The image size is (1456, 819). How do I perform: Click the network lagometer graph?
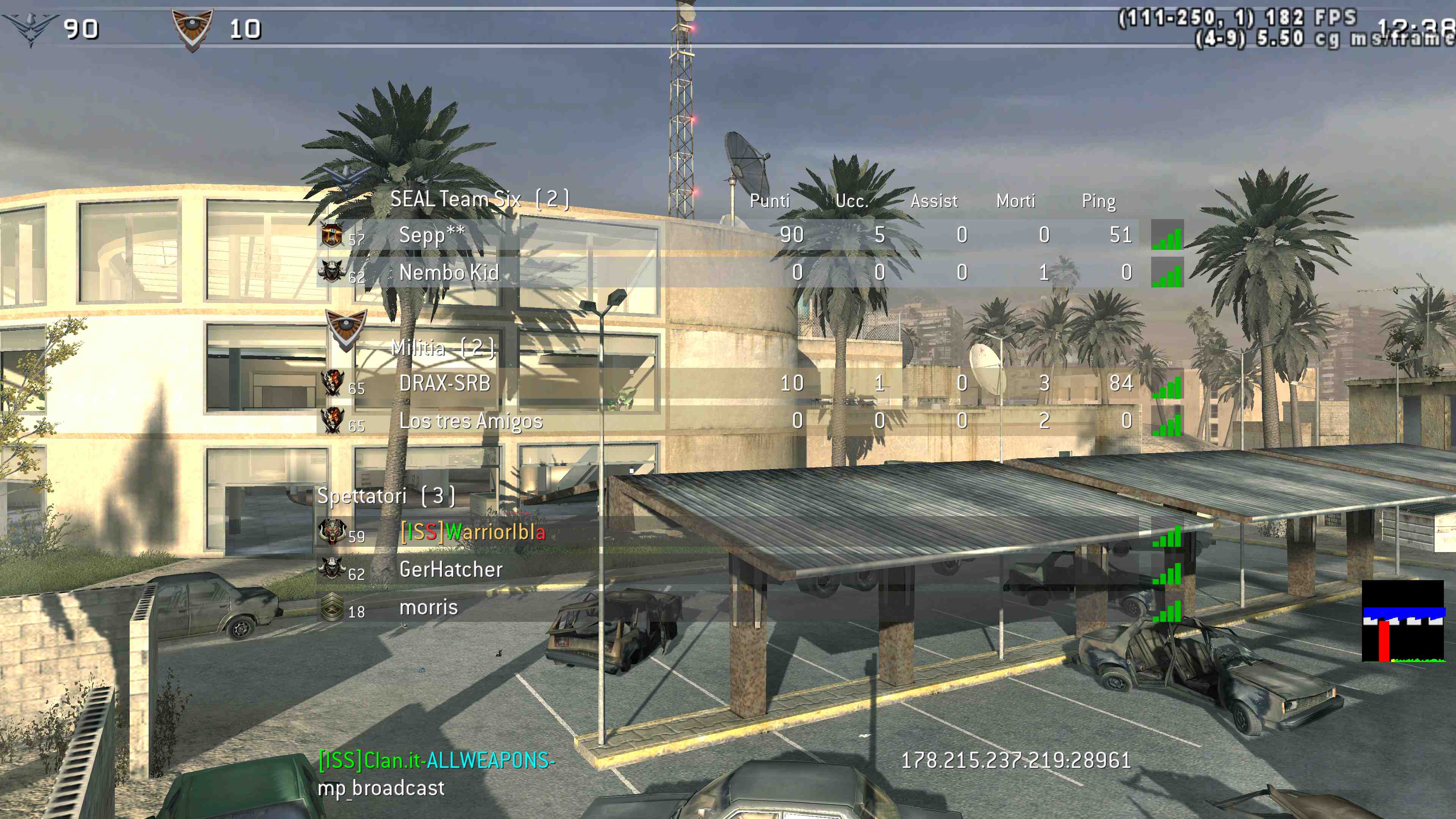1403,621
